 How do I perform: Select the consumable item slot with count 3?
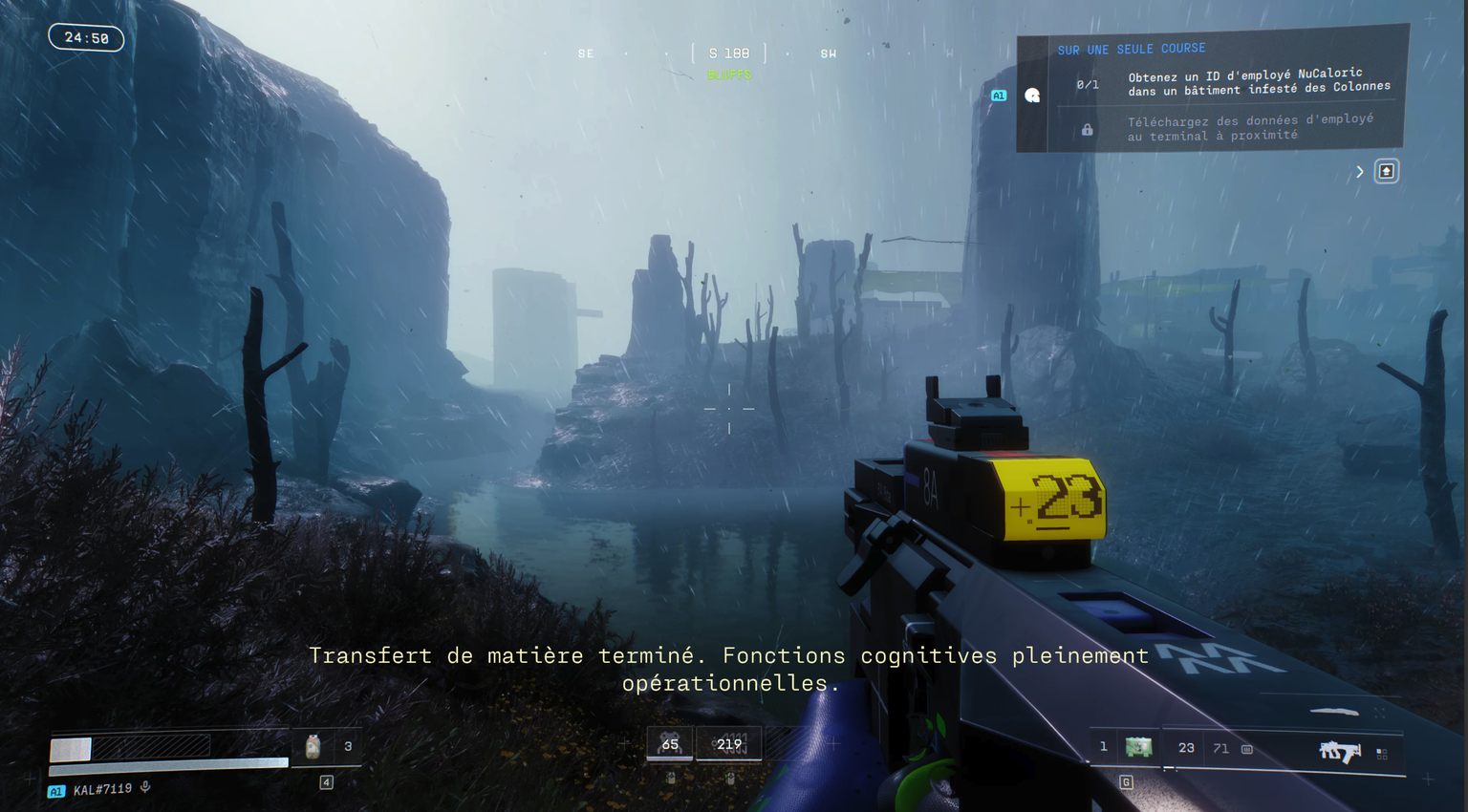click(x=313, y=747)
